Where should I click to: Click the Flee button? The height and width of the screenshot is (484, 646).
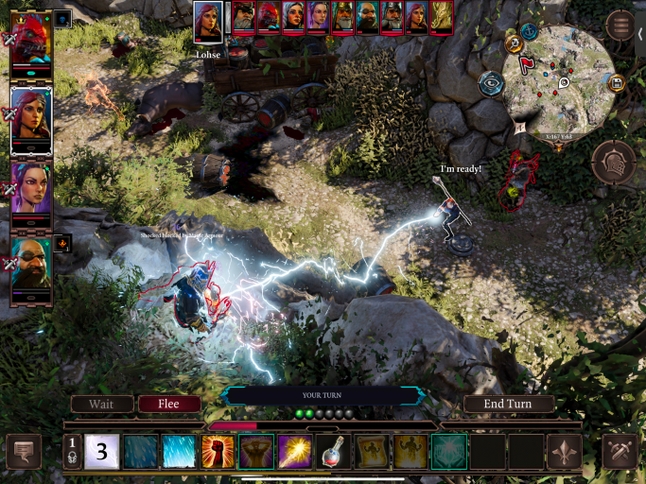[169, 404]
